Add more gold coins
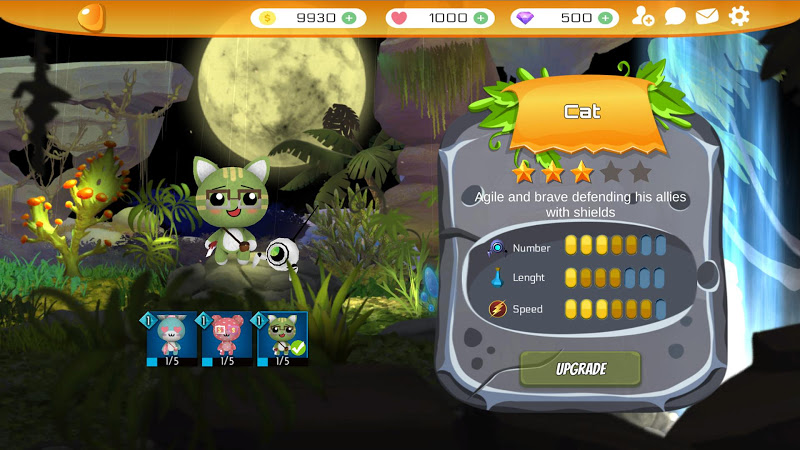Screen dimensions: 800x450 click(x=348, y=18)
